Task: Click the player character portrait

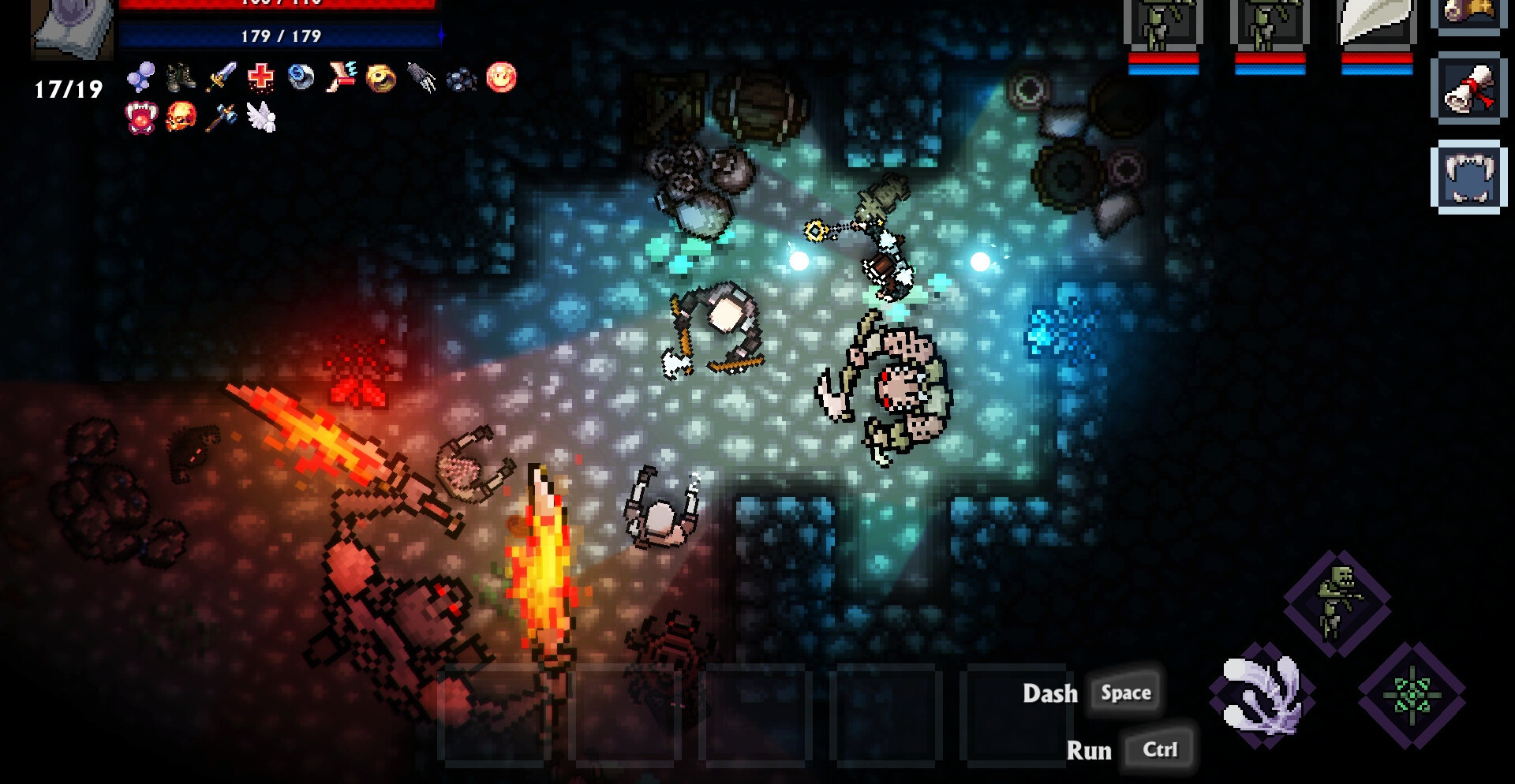Action: click(73, 29)
